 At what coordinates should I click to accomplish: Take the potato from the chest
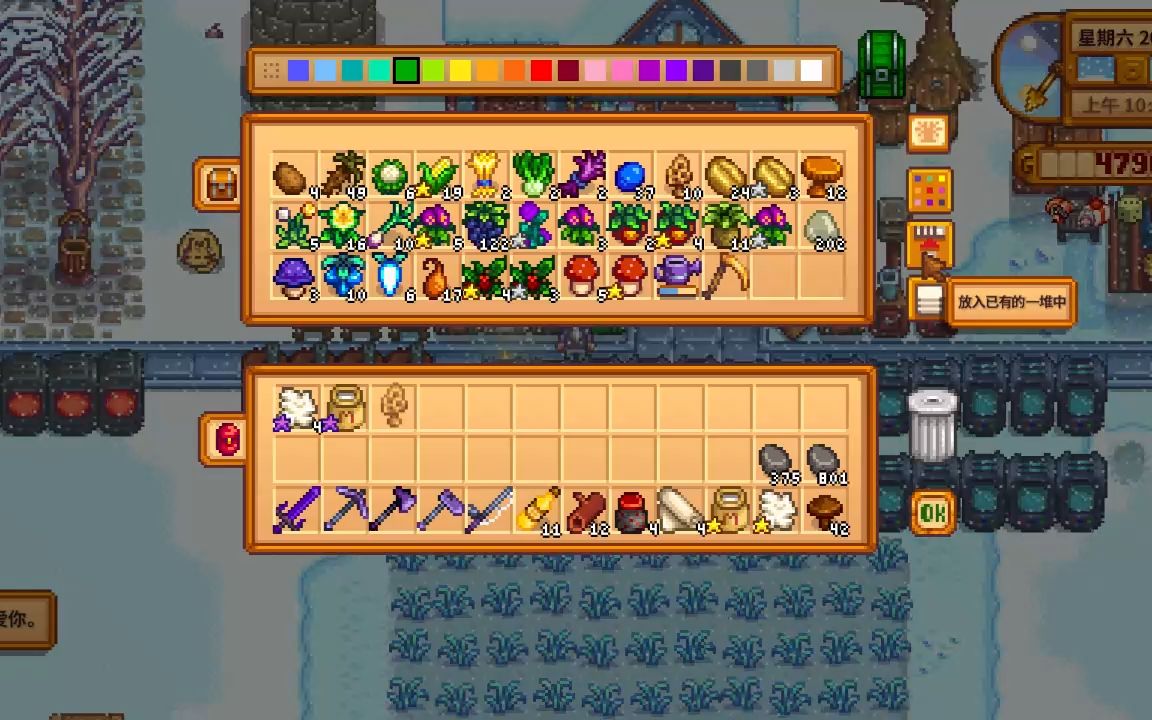point(289,176)
